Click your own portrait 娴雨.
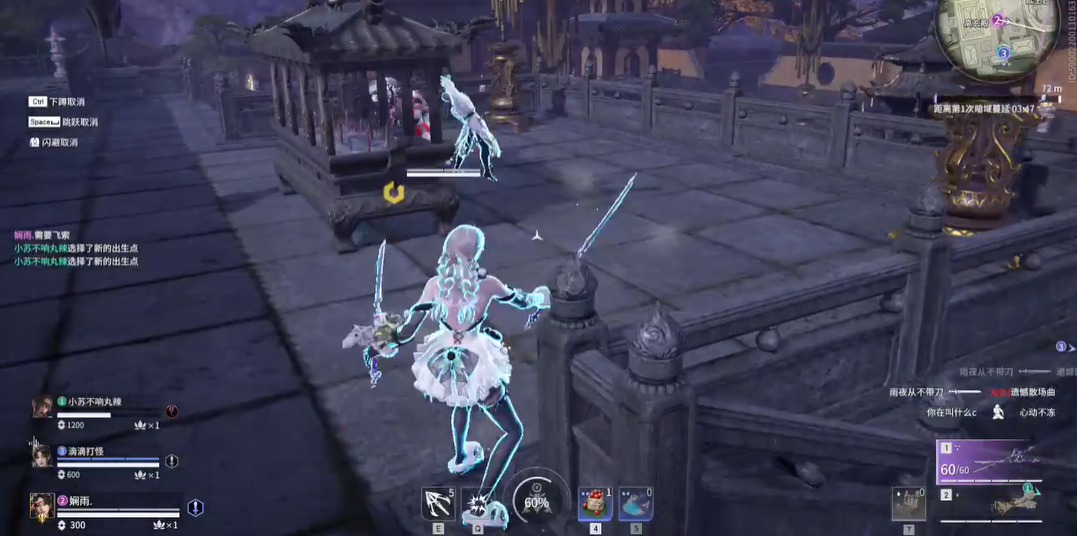This screenshot has width=1077, height=536. (x=42, y=507)
